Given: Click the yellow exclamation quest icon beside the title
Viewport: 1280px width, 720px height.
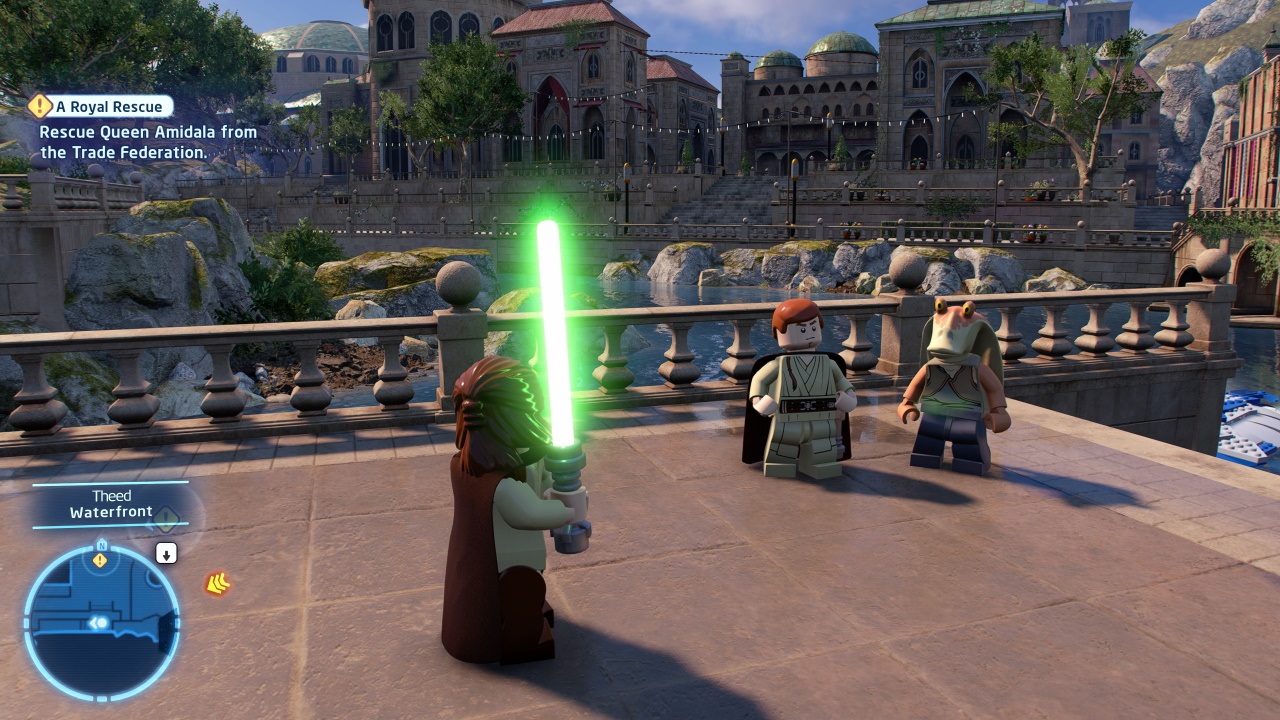Looking at the screenshot, I should coord(40,106).
